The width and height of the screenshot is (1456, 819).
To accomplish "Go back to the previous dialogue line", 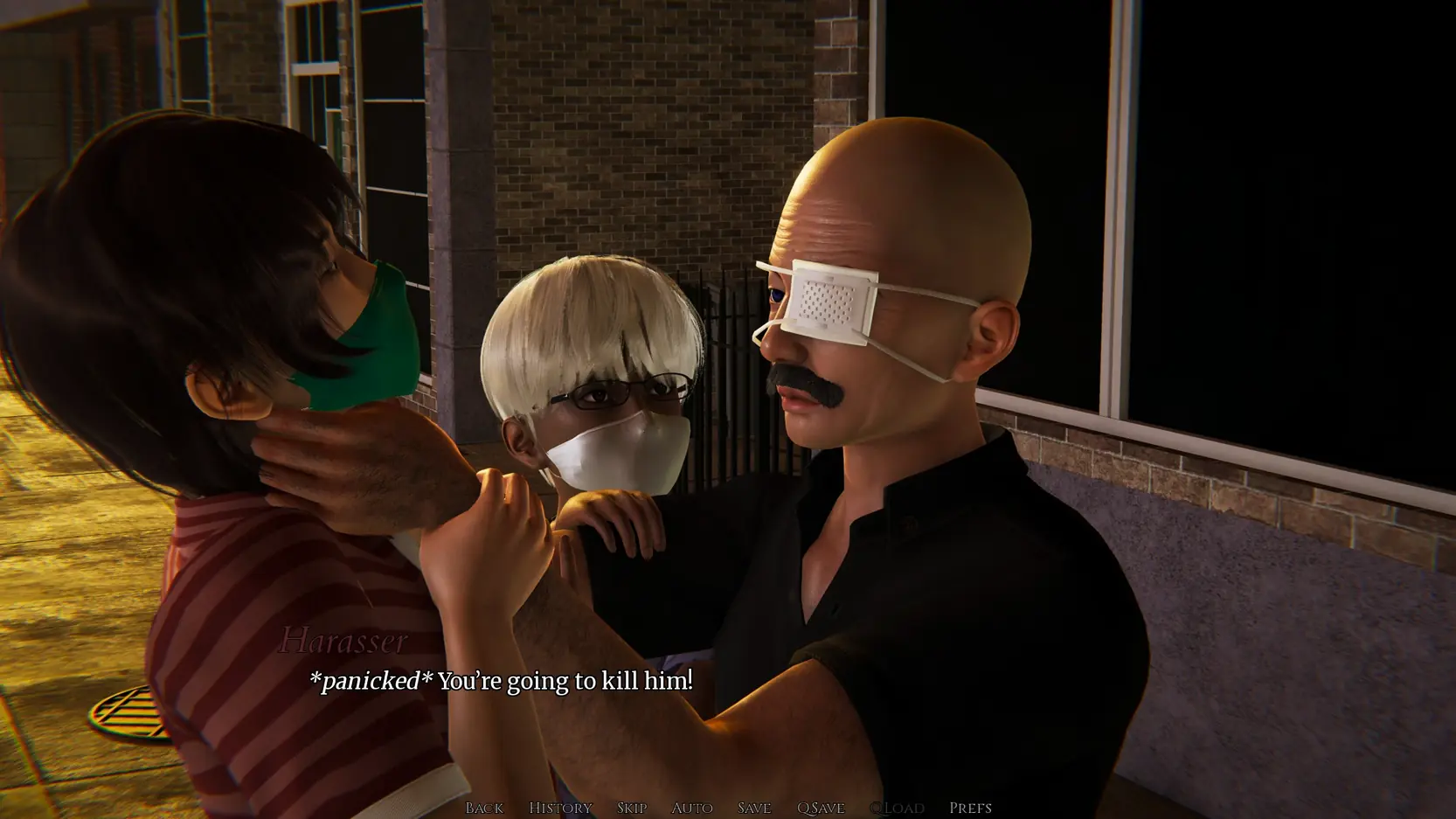I will click(x=484, y=808).
